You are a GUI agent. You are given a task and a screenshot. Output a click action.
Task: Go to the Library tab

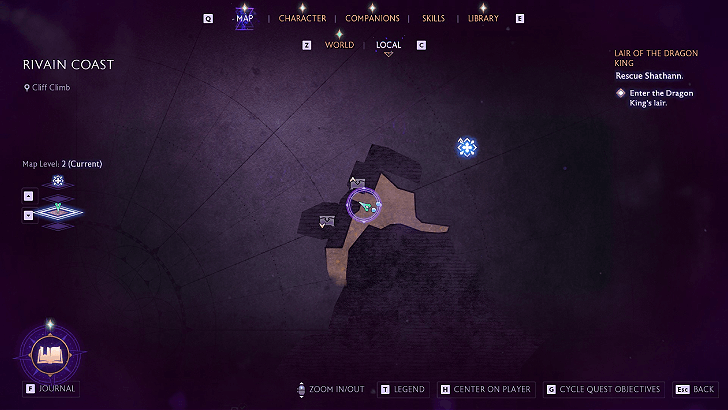pyautogui.click(x=483, y=19)
